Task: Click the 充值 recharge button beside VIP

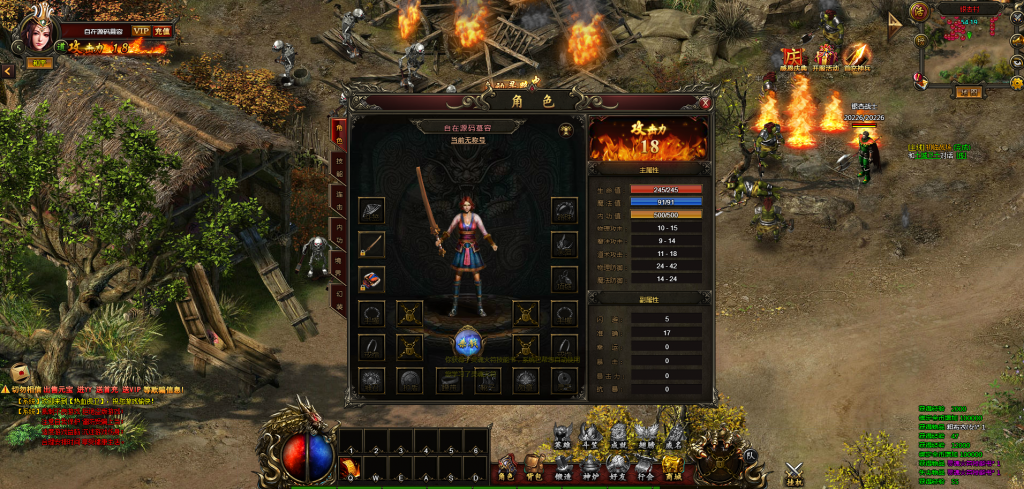Action: (162, 32)
